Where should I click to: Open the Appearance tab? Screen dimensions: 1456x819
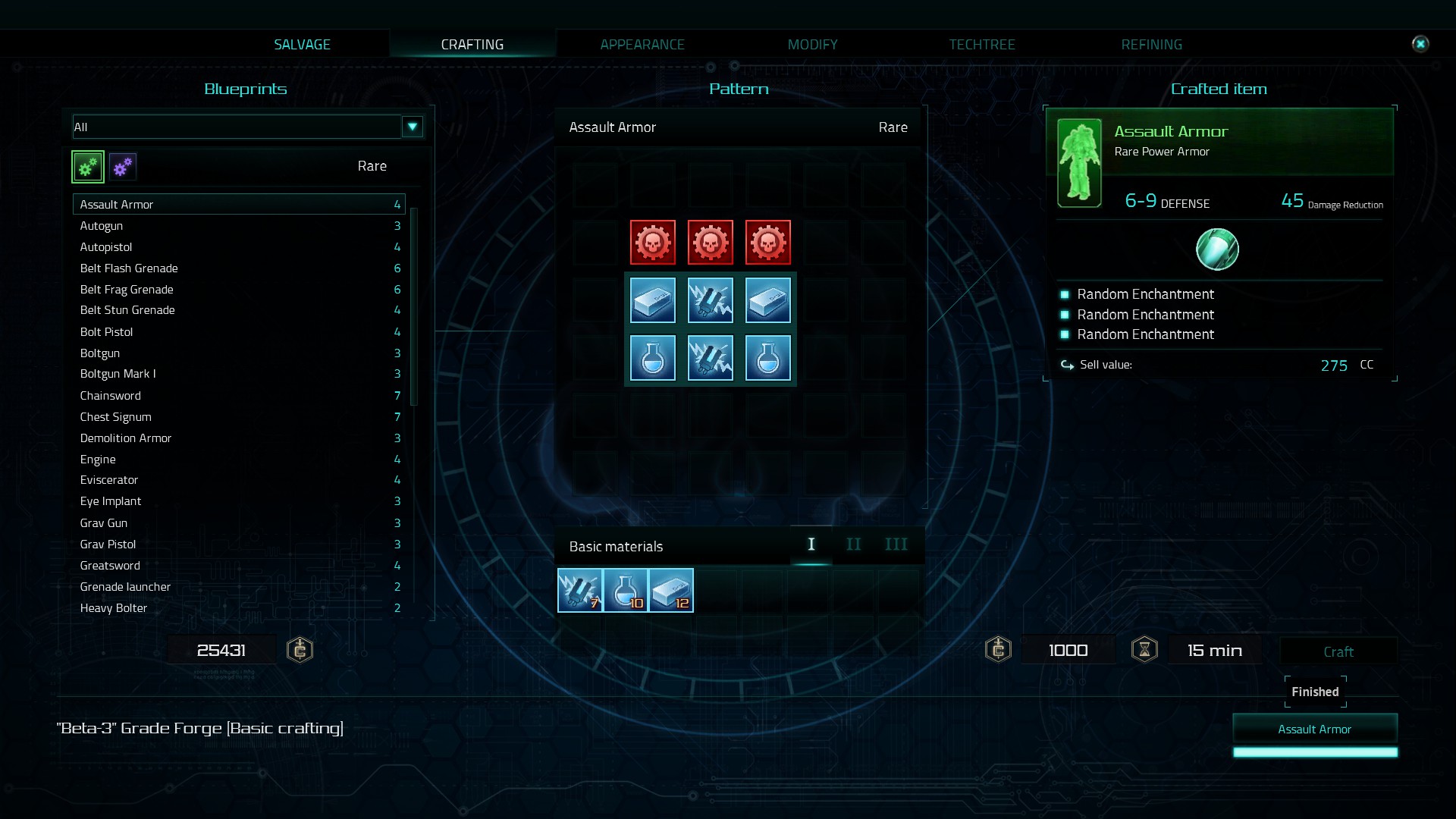click(x=642, y=45)
